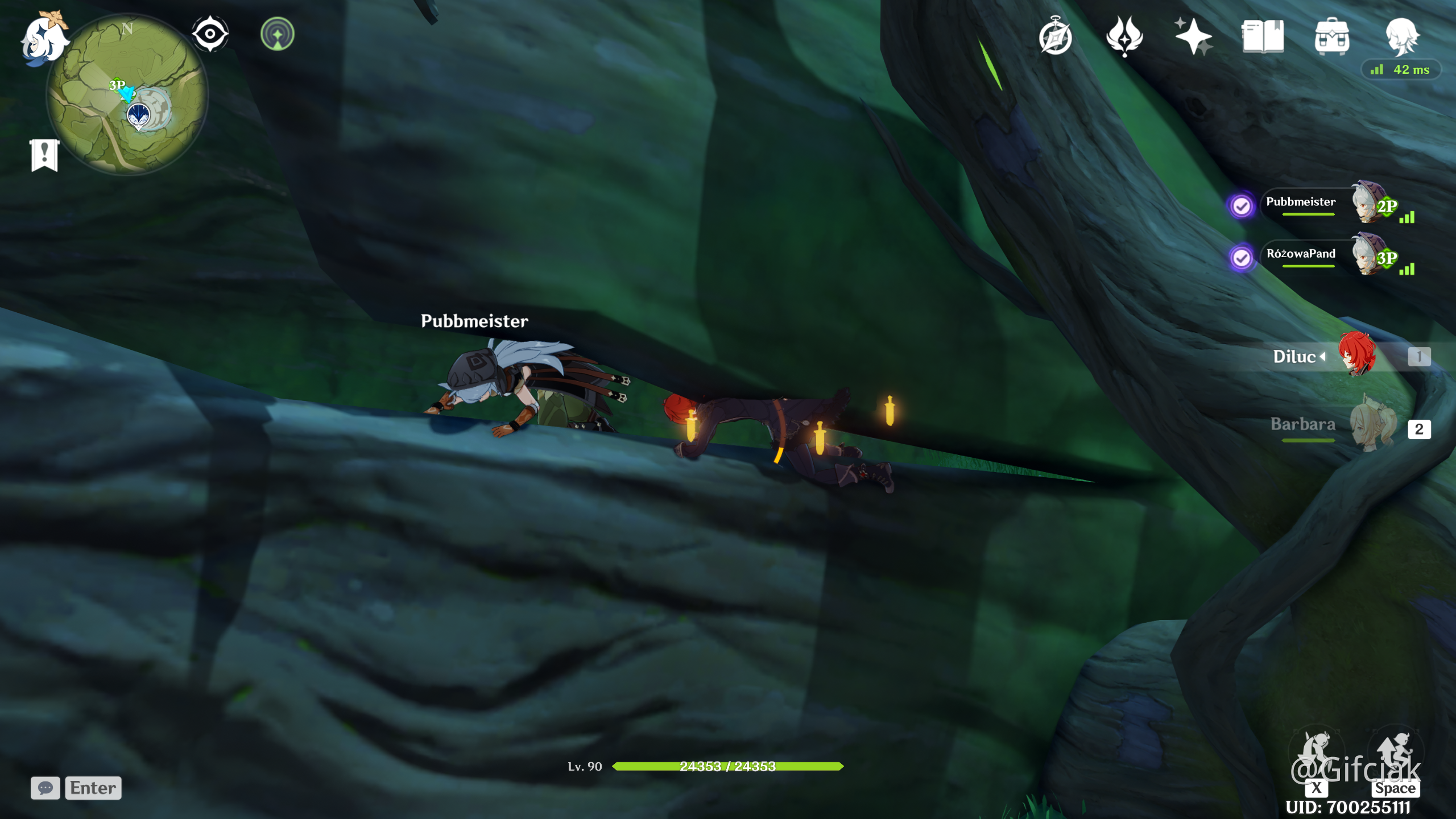Open the Adventurer Handbook book icon
Image resolution: width=1456 pixels, height=819 pixels.
[1263, 36]
